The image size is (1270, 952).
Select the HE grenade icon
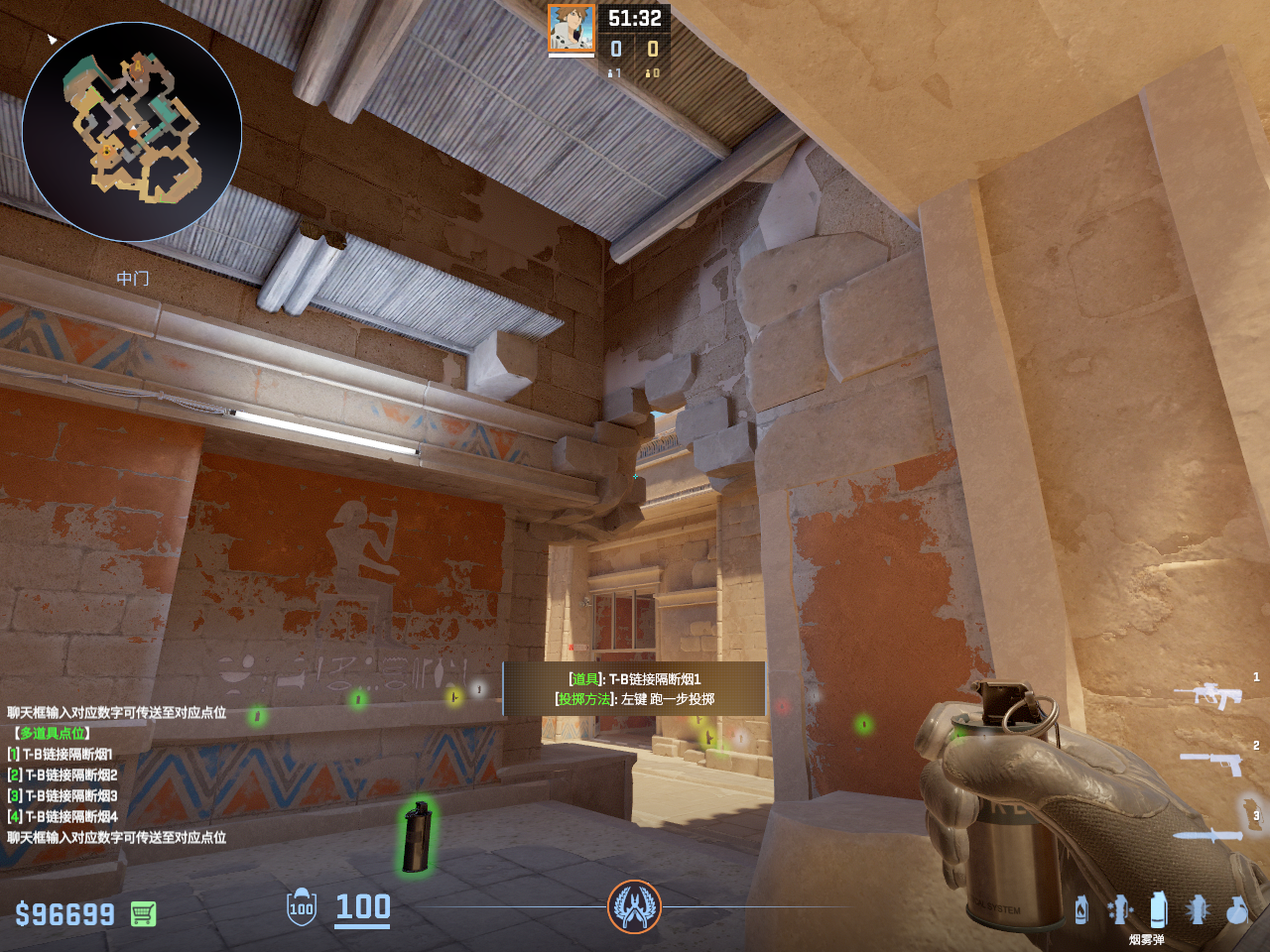click(1236, 909)
